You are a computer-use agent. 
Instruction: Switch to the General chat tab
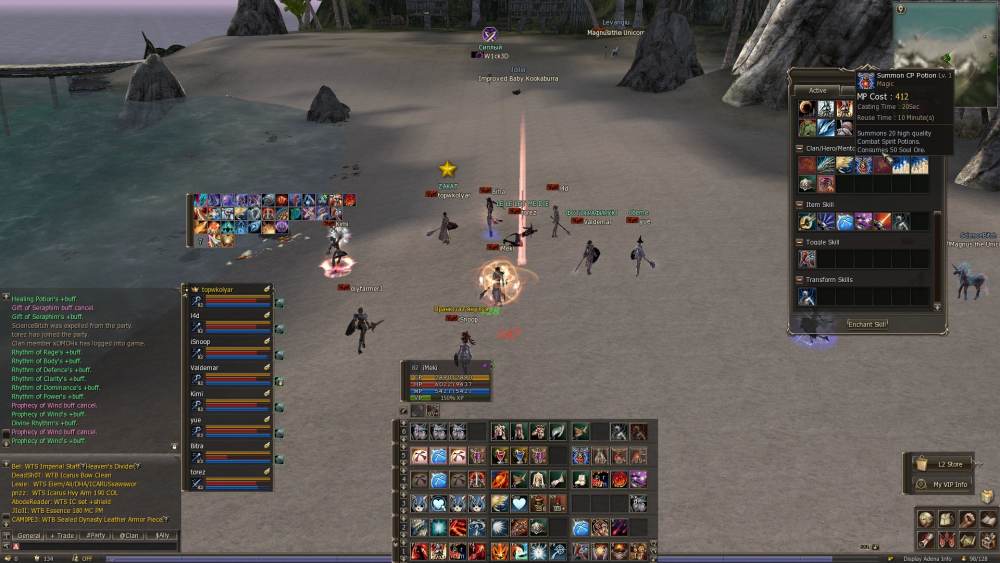29,536
